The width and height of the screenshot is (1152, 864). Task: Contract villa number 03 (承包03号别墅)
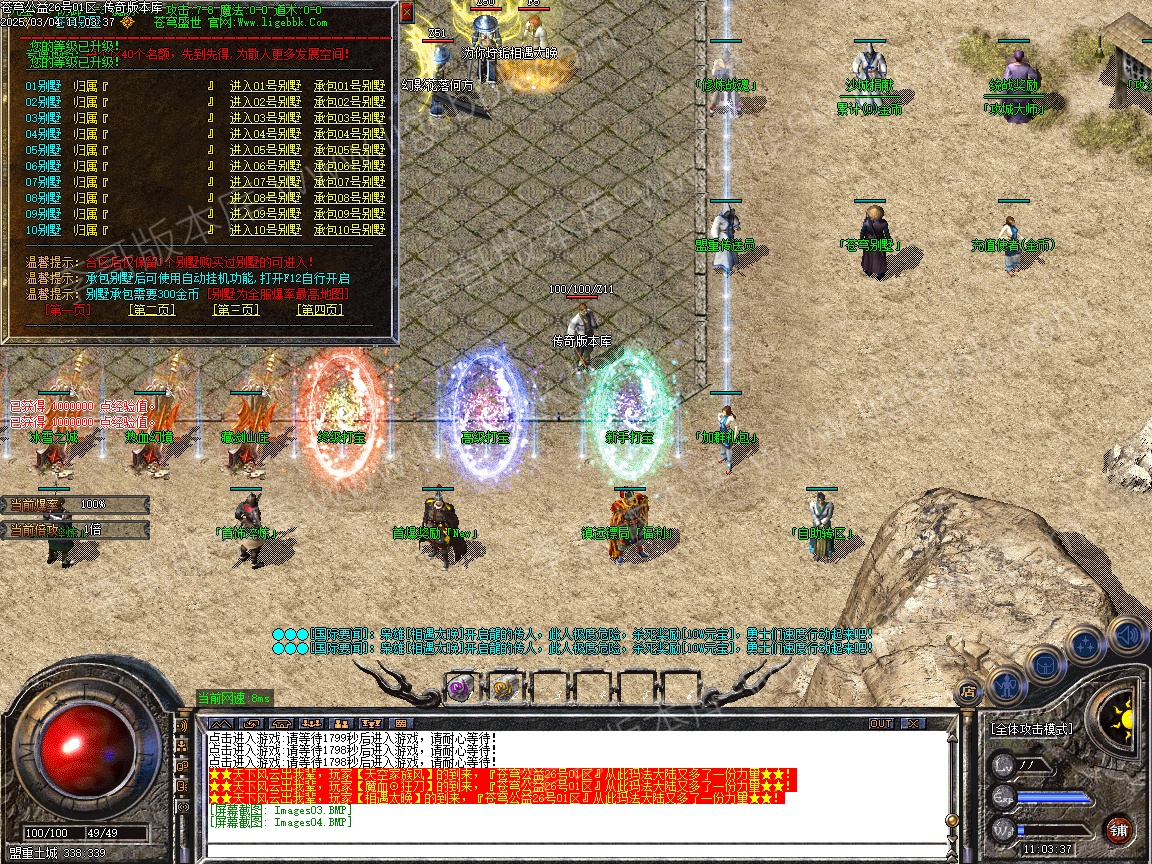tap(349, 118)
